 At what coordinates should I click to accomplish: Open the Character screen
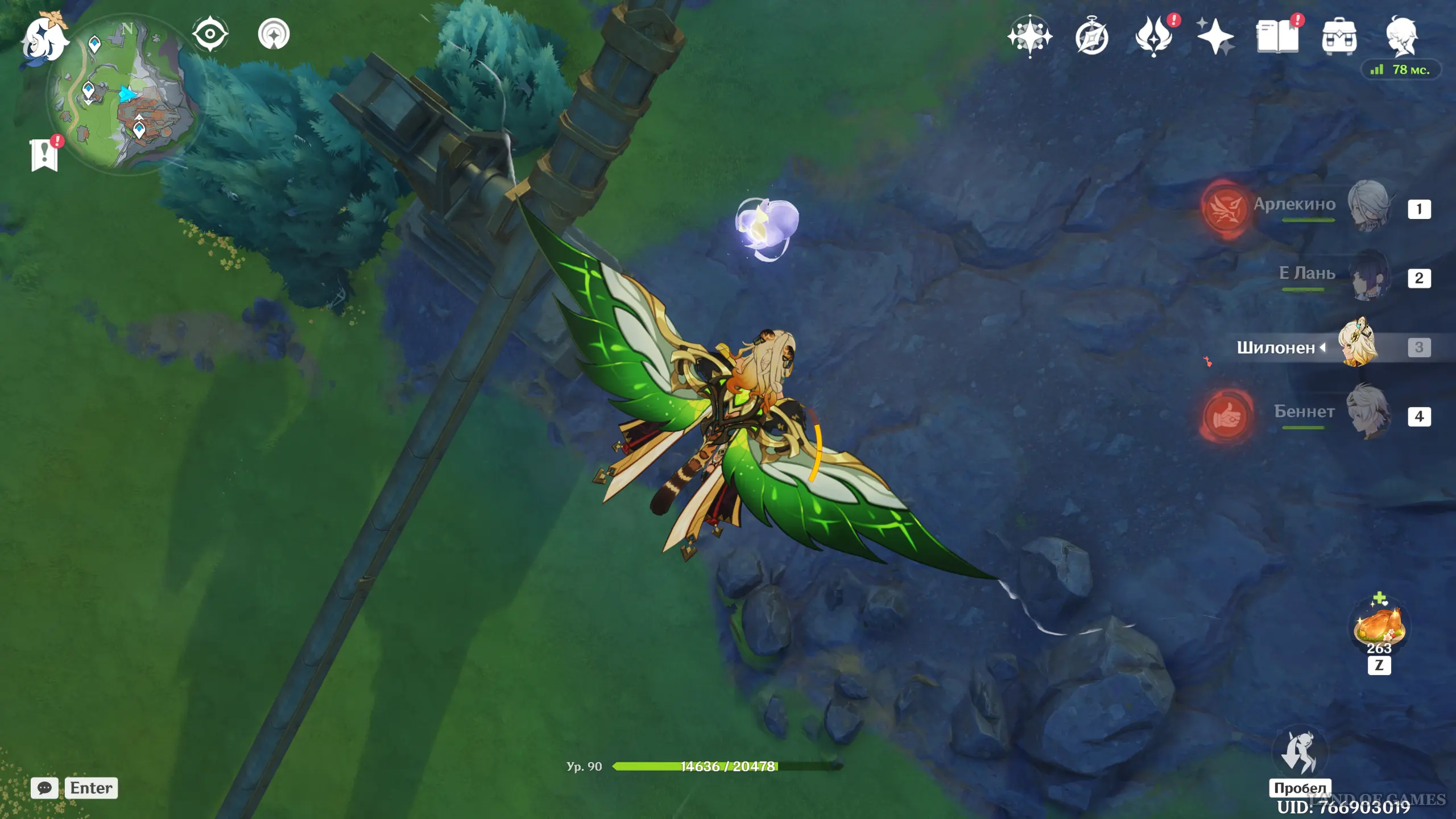click(x=1401, y=37)
